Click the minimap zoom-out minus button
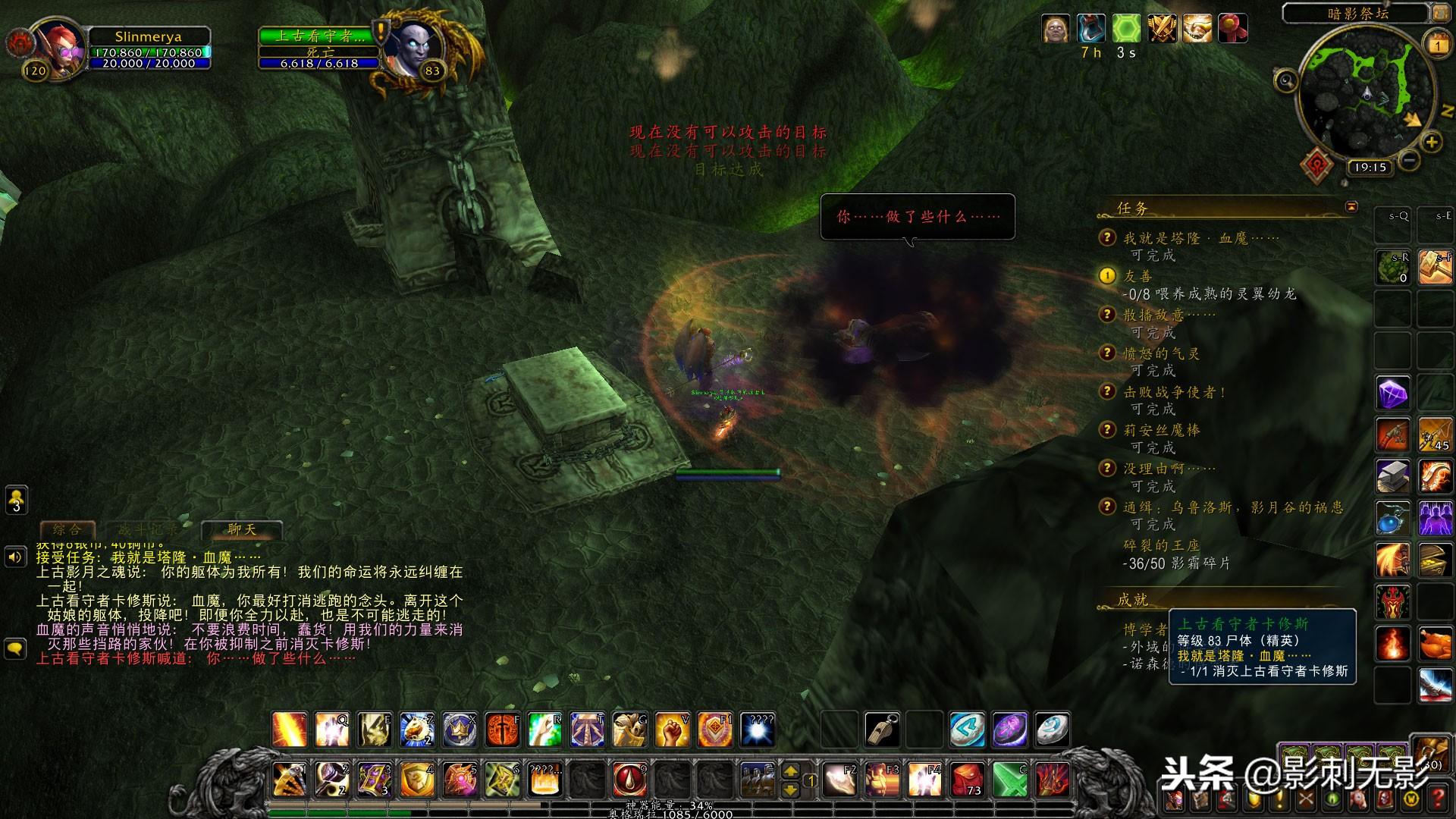Image resolution: width=1456 pixels, height=819 pixels. click(1409, 159)
